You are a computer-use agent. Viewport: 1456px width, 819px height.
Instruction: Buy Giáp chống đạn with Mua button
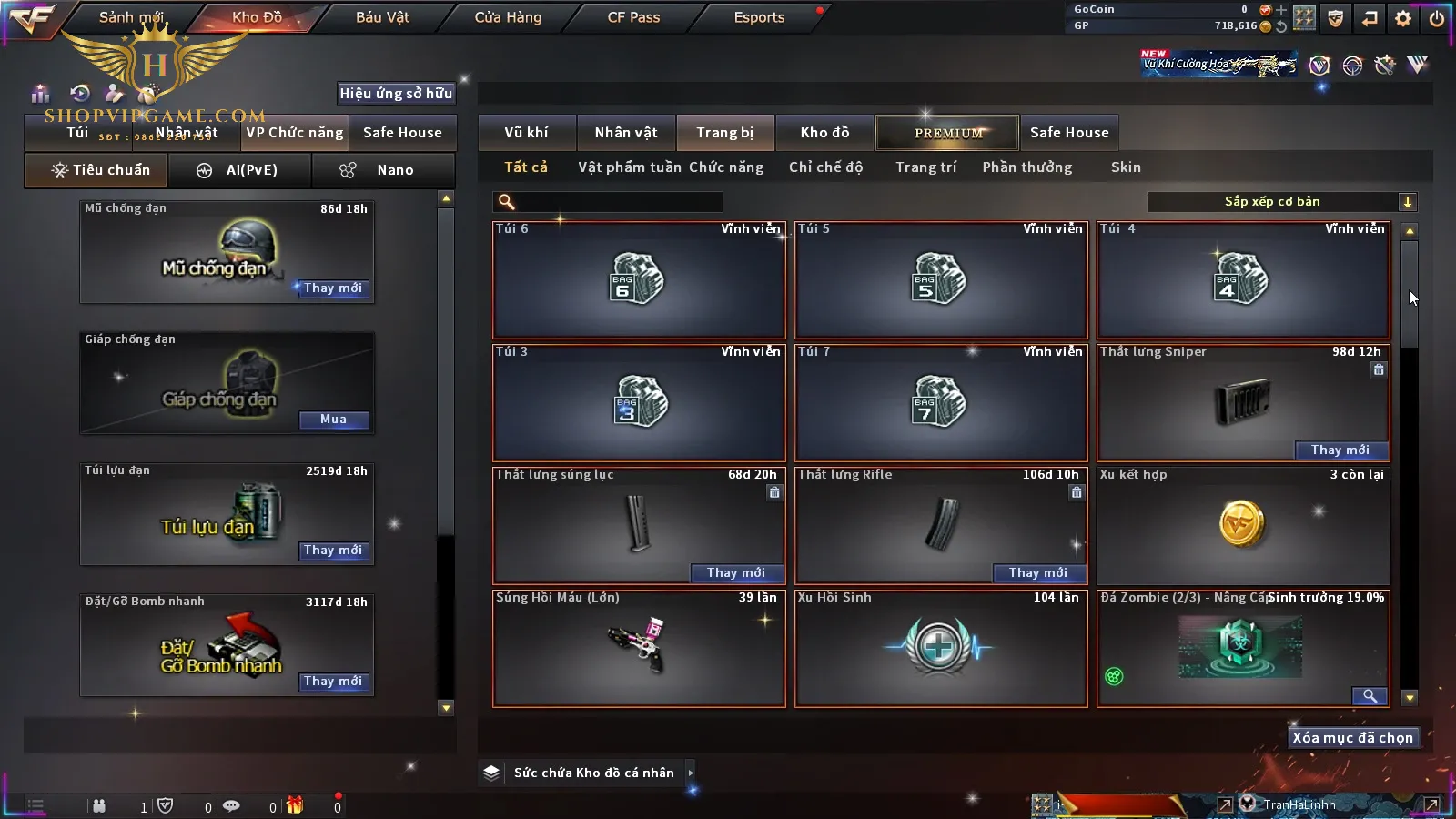tap(333, 420)
